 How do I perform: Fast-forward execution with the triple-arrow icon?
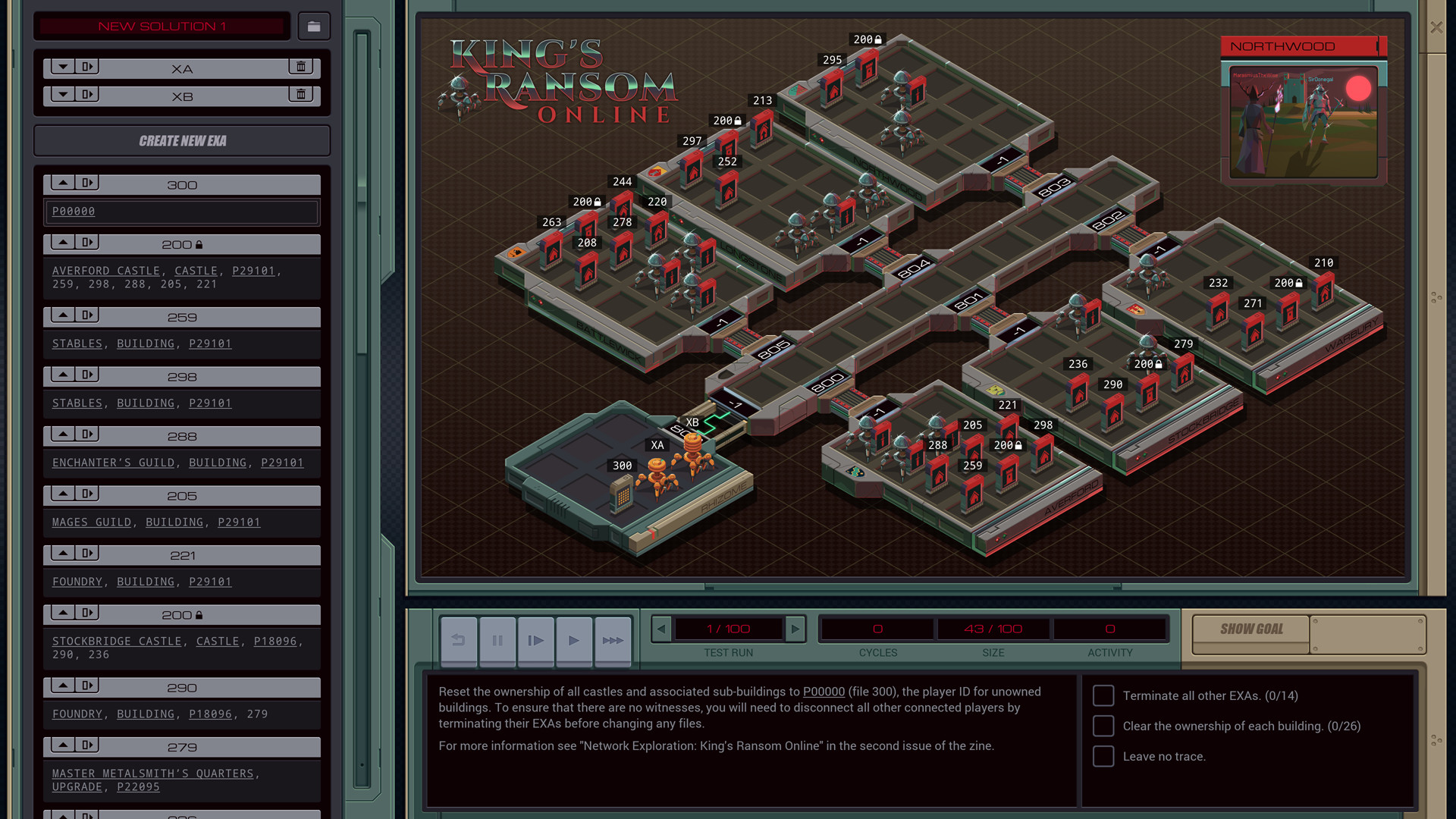[x=613, y=641]
